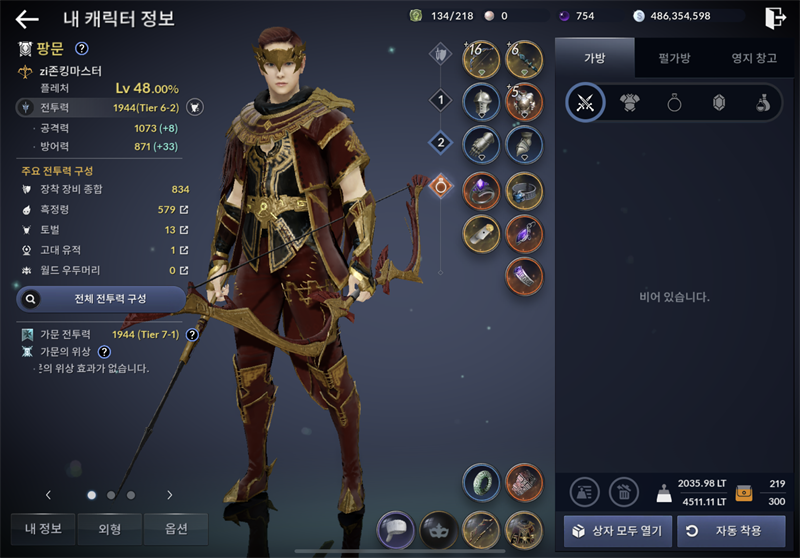The image size is (800, 558).
Task: Open the 흑정령 combat power link
Action: [184, 210]
